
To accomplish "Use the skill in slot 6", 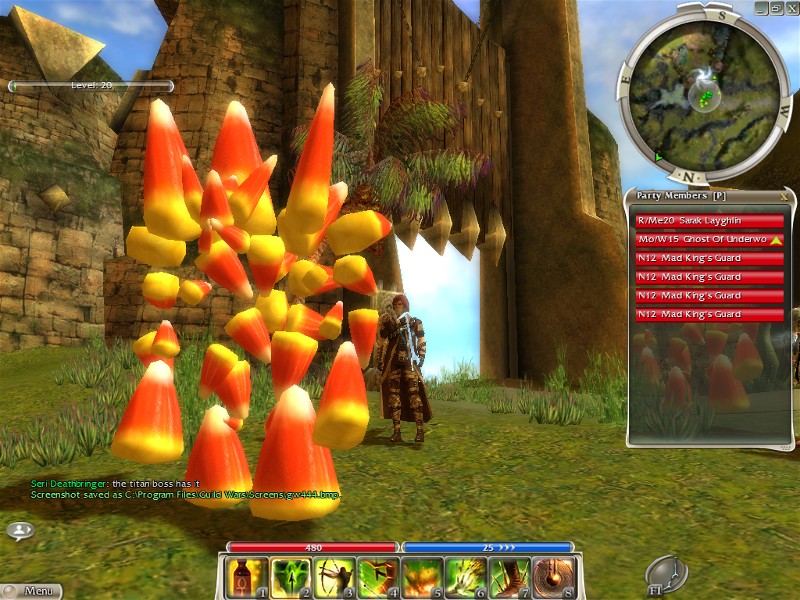I will [466, 578].
